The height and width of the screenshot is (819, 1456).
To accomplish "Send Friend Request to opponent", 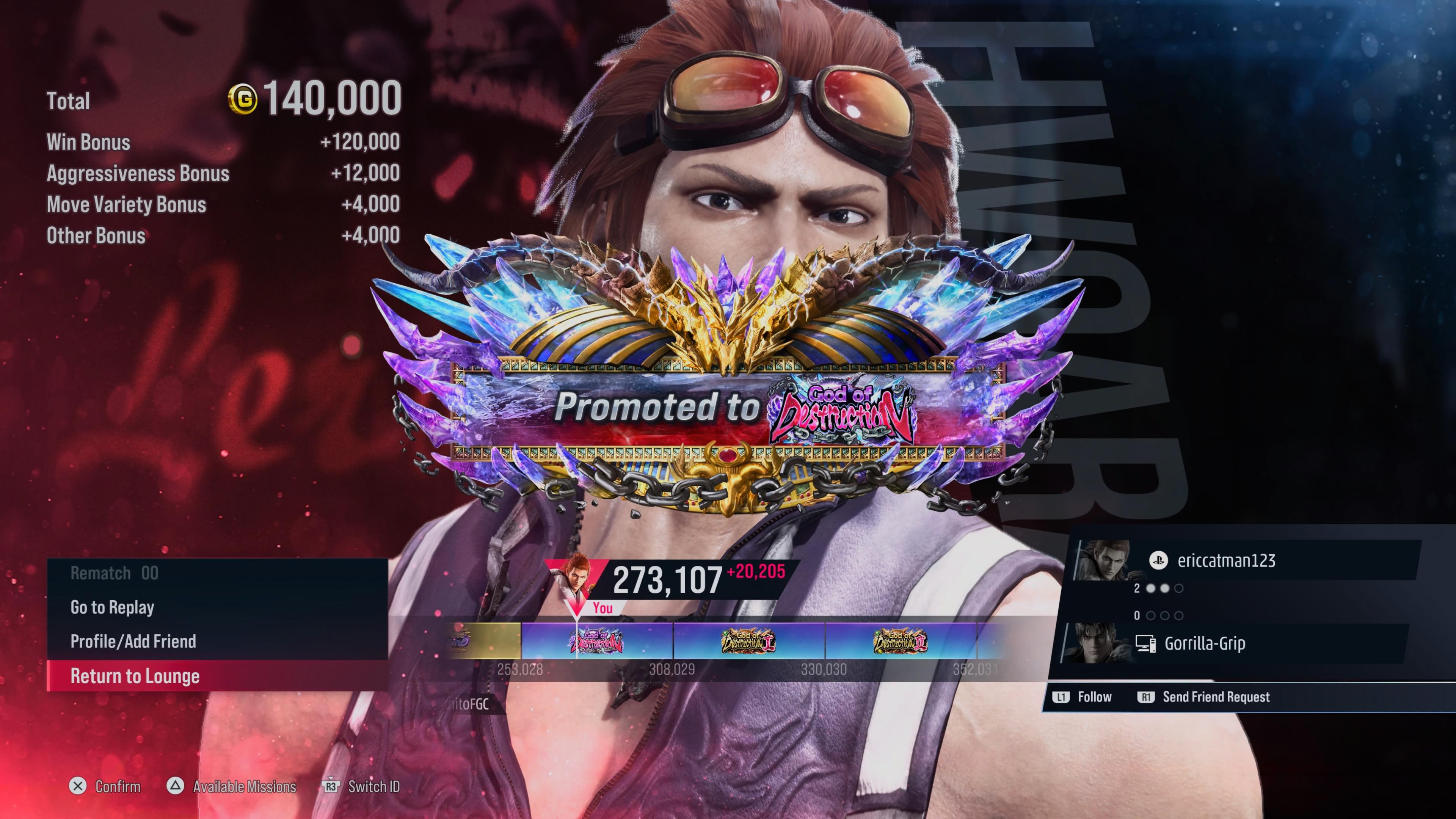I will 1204,697.
